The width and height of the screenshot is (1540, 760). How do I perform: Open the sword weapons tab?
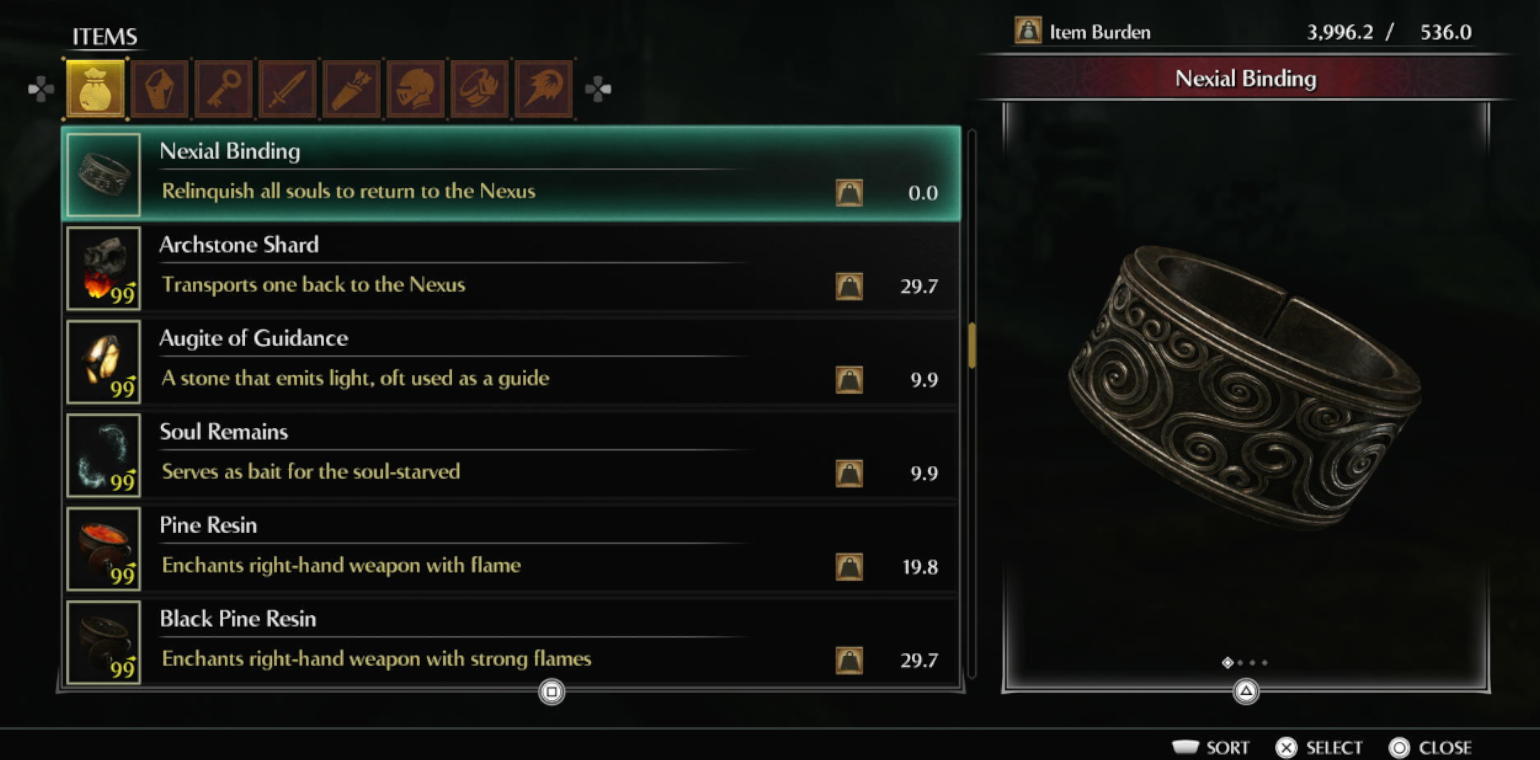pyautogui.click(x=288, y=90)
